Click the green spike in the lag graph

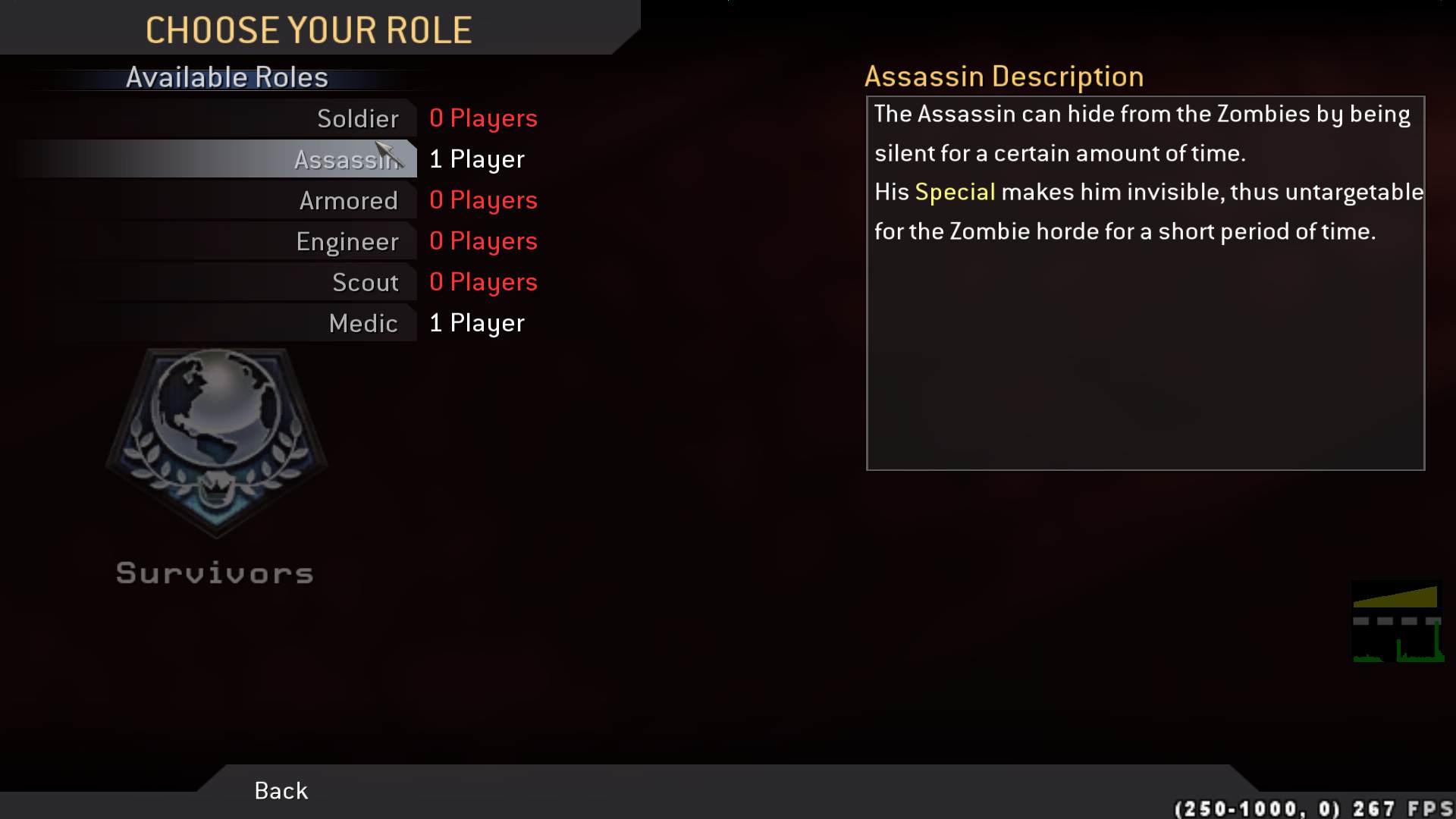click(1436, 637)
